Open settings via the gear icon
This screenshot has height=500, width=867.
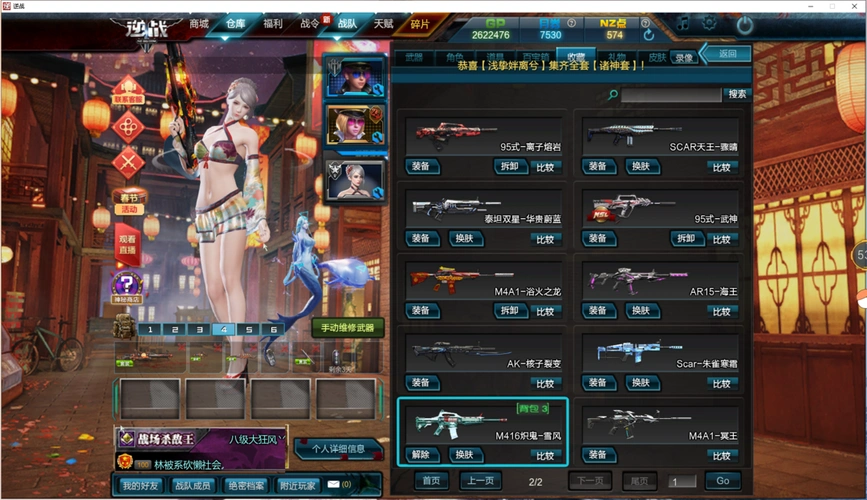(x=710, y=22)
